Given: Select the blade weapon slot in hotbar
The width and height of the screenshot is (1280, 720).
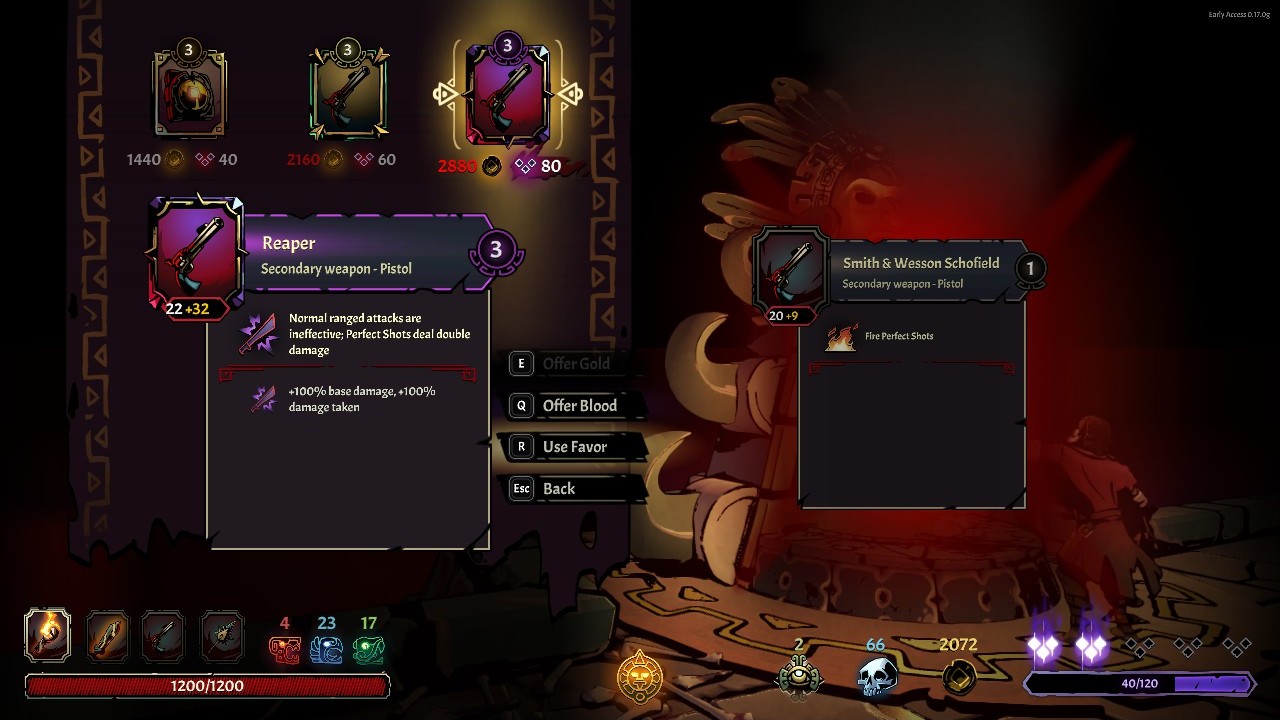Looking at the screenshot, I should point(105,635).
